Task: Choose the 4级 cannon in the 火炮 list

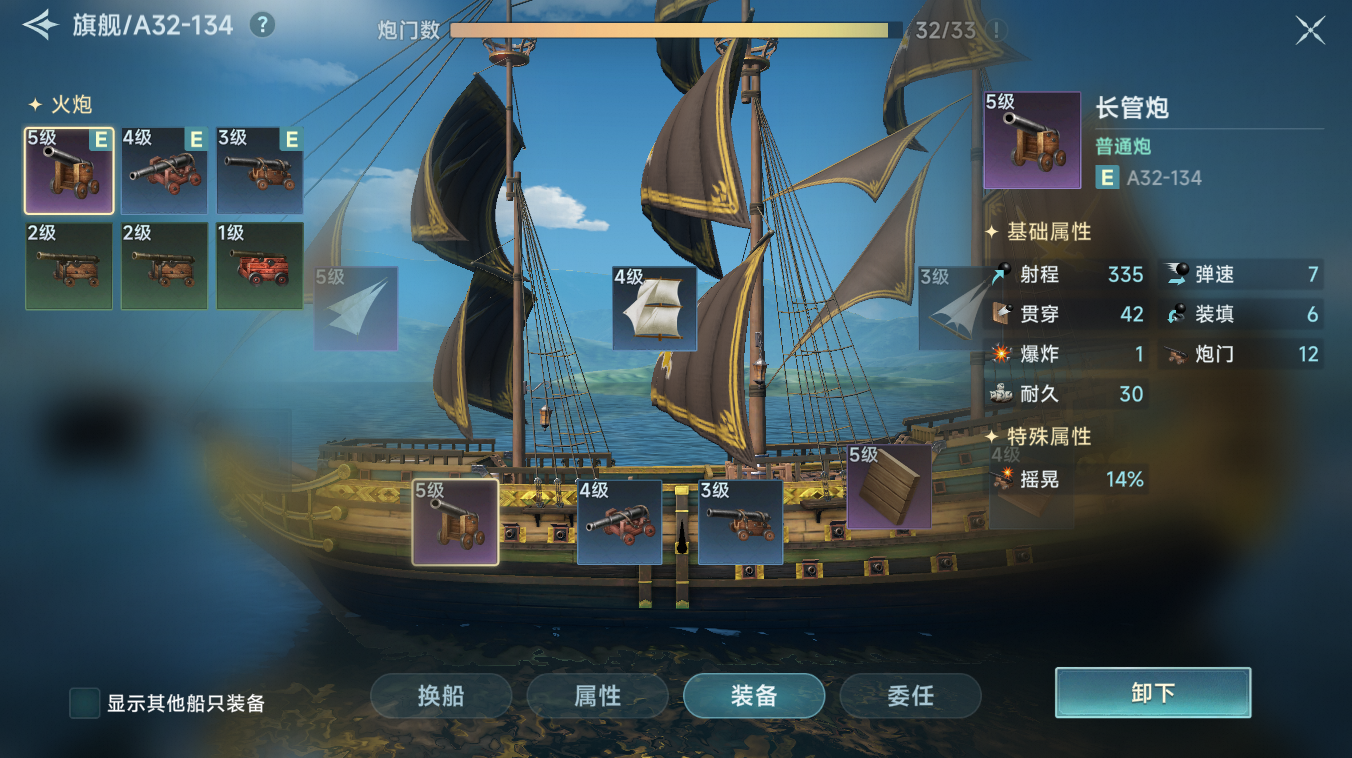Action: click(164, 170)
